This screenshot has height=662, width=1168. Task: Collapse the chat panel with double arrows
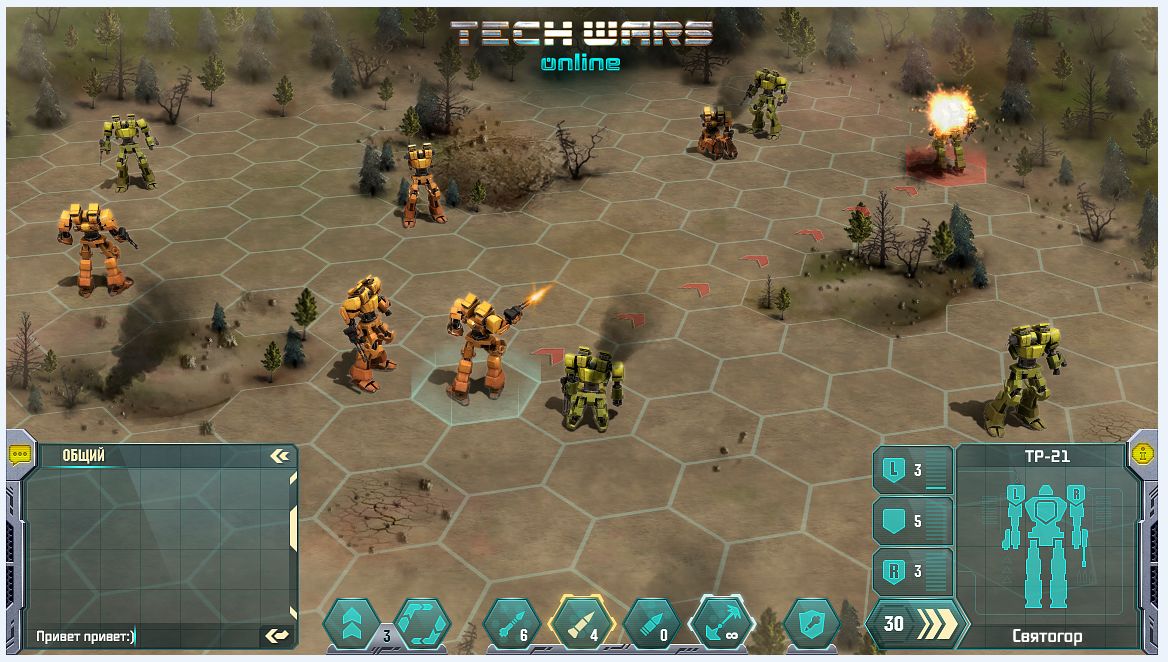[279, 456]
